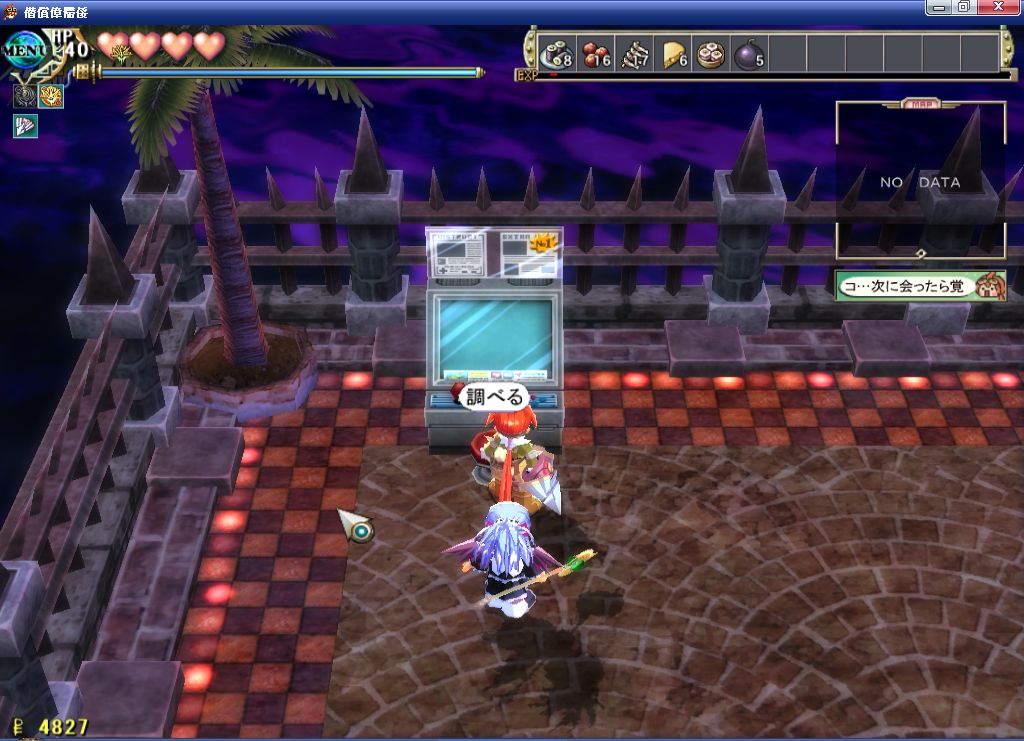Use the red berries item slot

597,53
